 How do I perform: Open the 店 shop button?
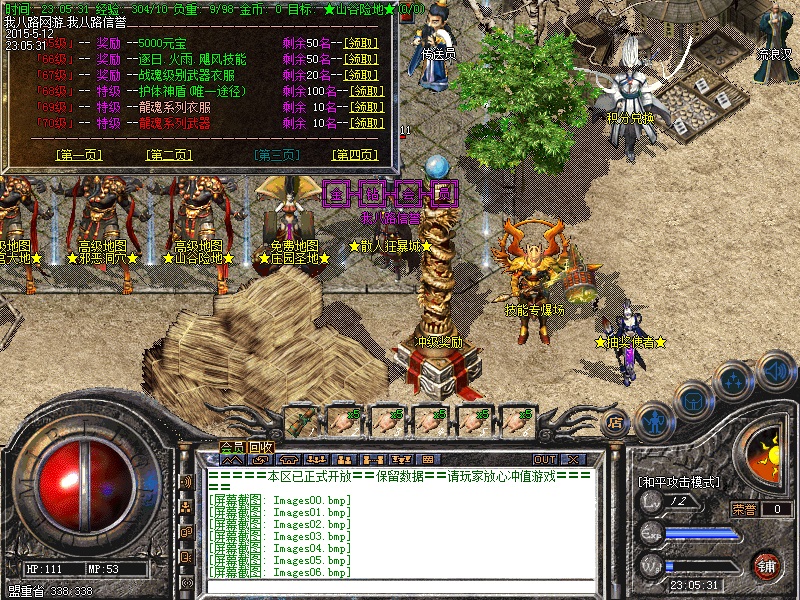pyautogui.click(x=616, y=423)
